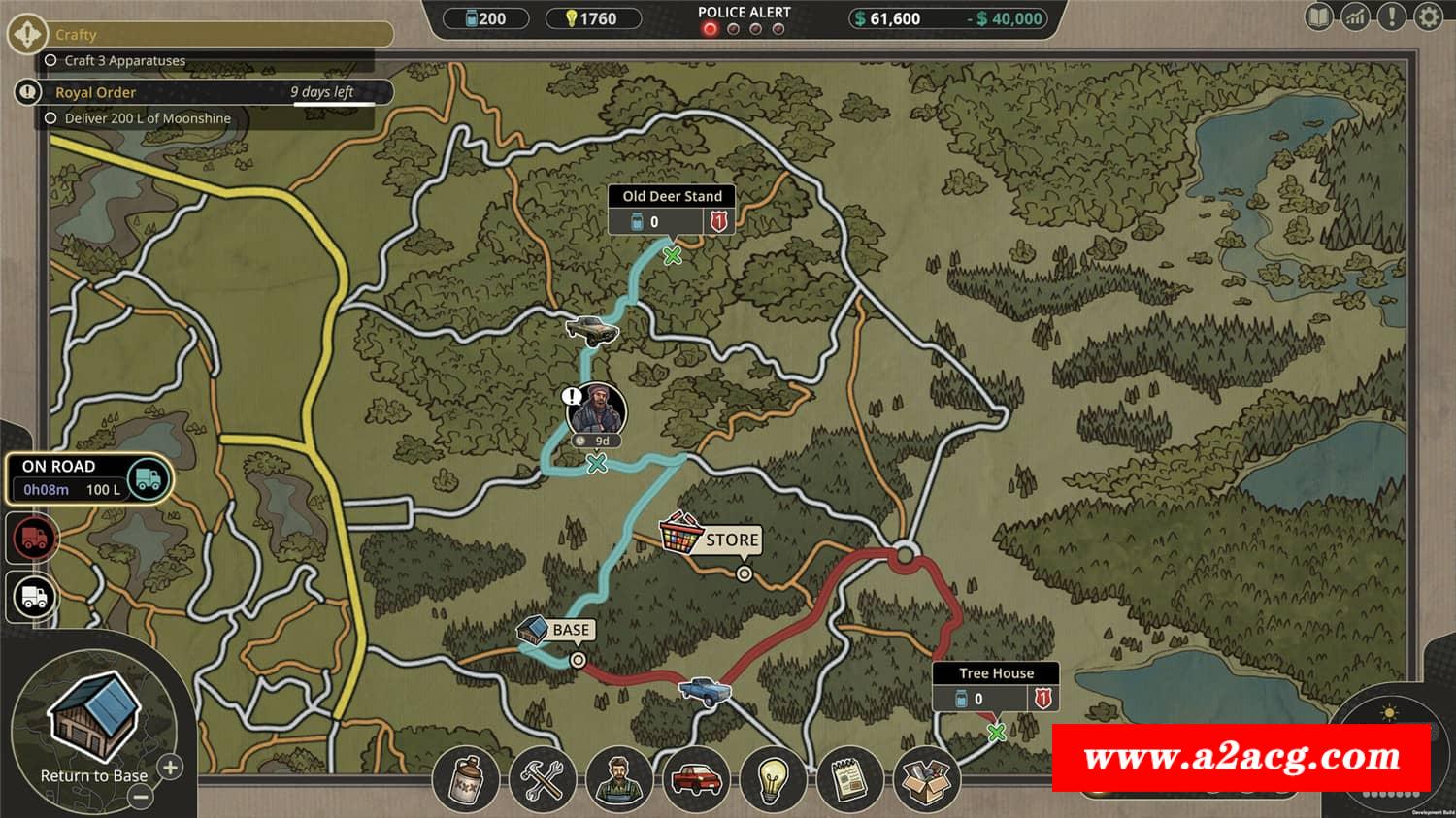The image size is (1456, 818).
Task: Select the white truck button
Action: pos(34,597)
